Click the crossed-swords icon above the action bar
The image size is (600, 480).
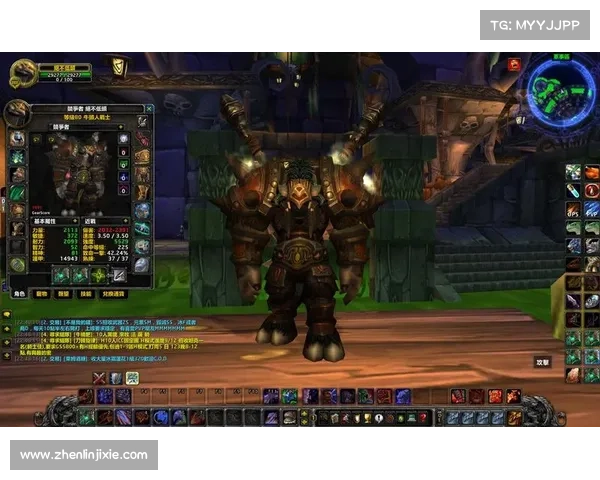98,377
